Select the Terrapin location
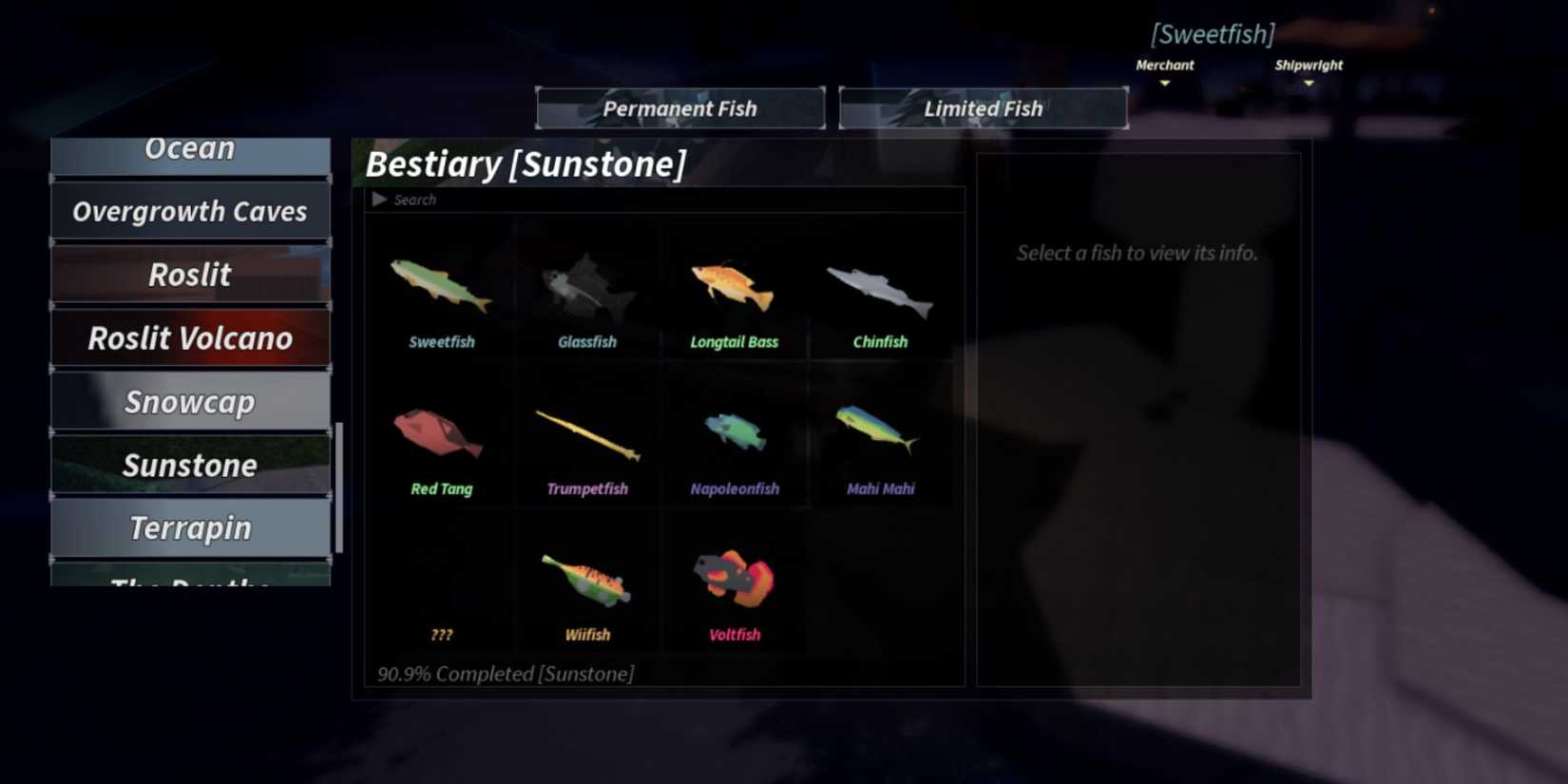Image resolution: width=1568 pixels, height=784 pixels. 190,527
